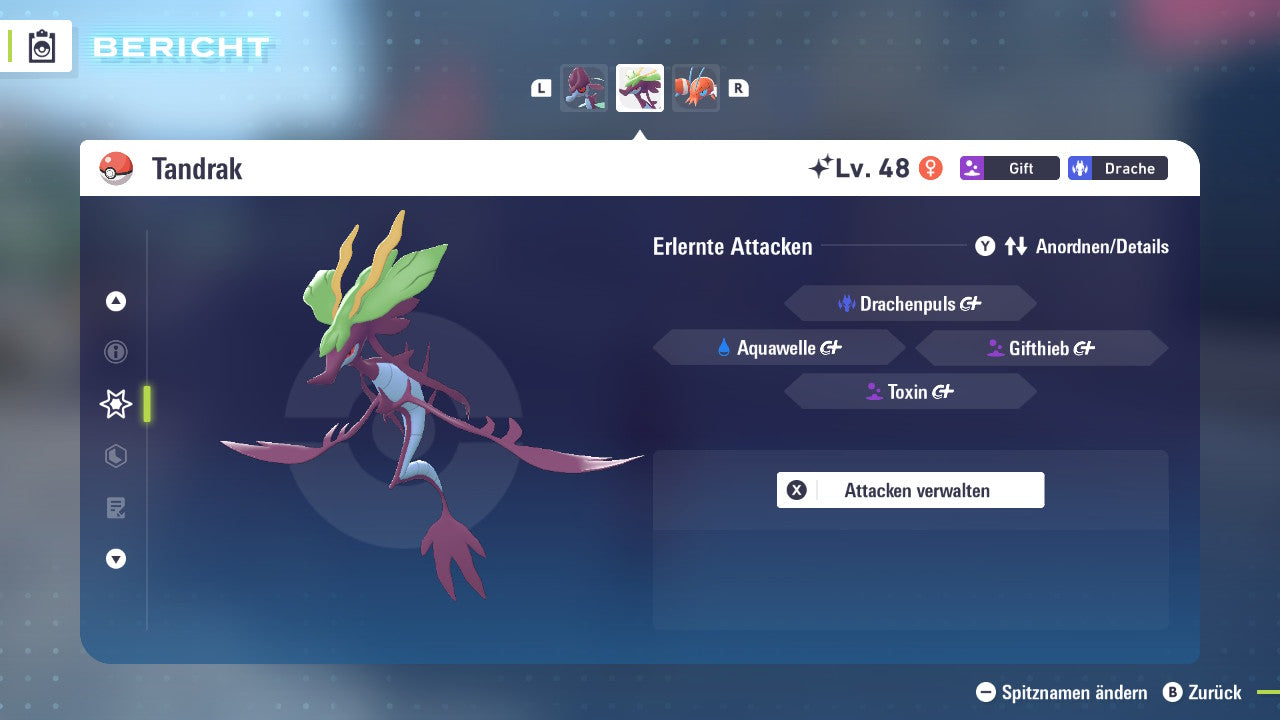Viewport: 1280px width, 720px height.
Task: Open the info tab in the sidebar
Action: point(115,352)
